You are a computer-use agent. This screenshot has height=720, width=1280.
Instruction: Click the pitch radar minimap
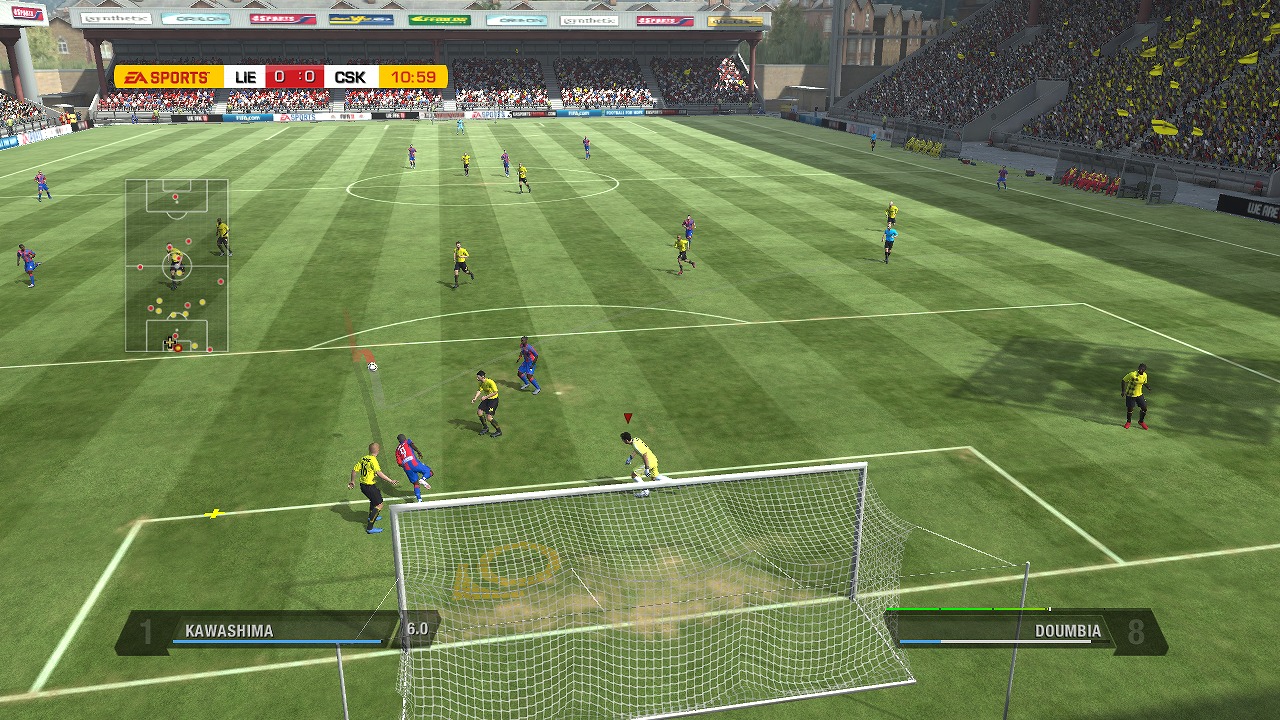pos(177,265)
